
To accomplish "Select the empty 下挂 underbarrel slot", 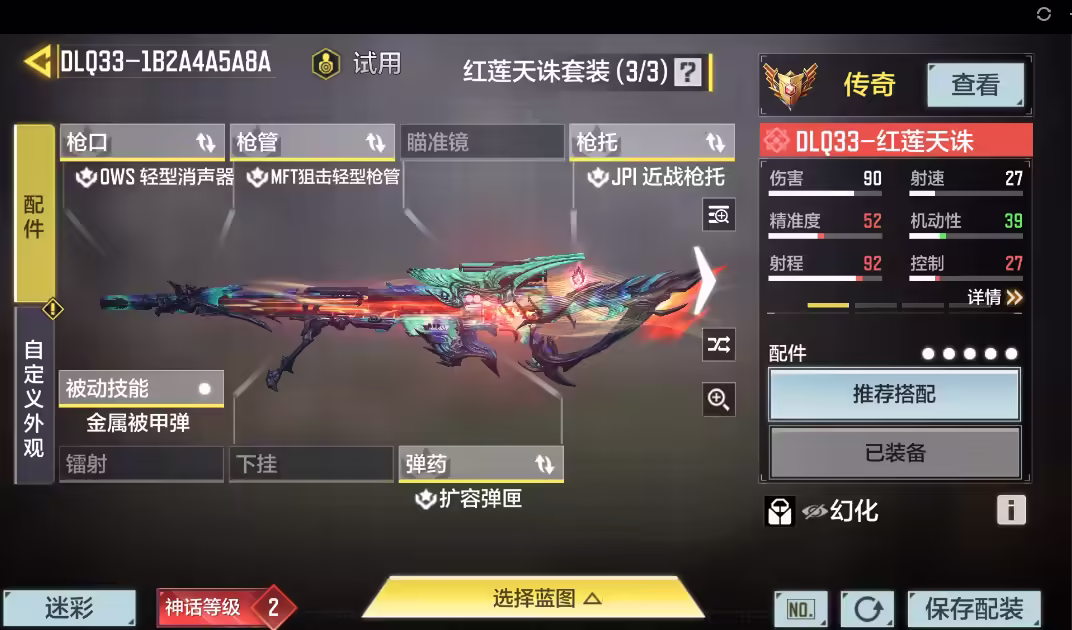I will pos(310,464).
